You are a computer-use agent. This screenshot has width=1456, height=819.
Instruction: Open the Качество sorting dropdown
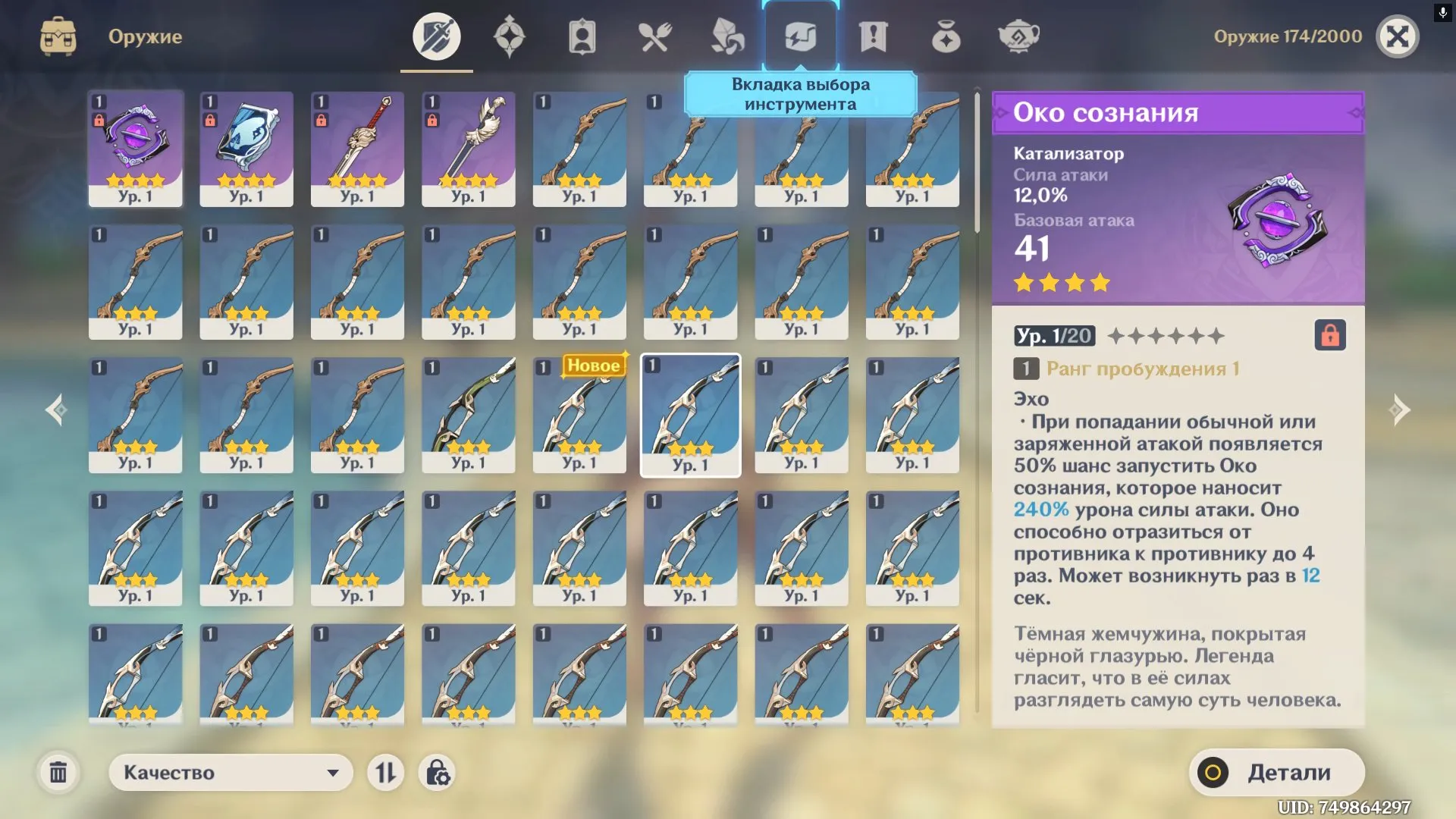pyautogui.click(x=230, y=772)
